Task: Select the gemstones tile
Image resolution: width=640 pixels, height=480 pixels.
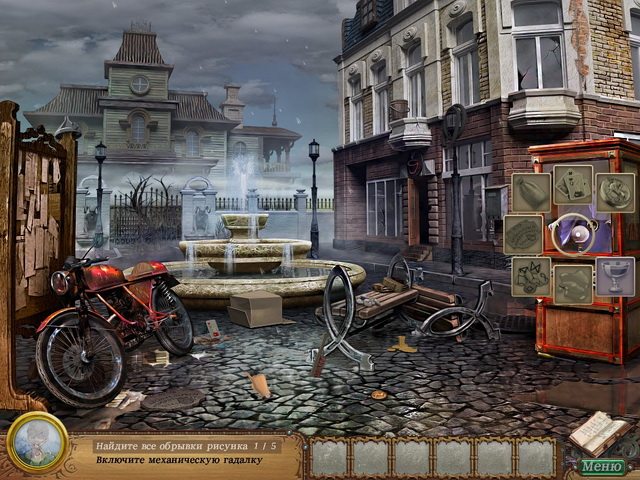Action: [532, 277]
